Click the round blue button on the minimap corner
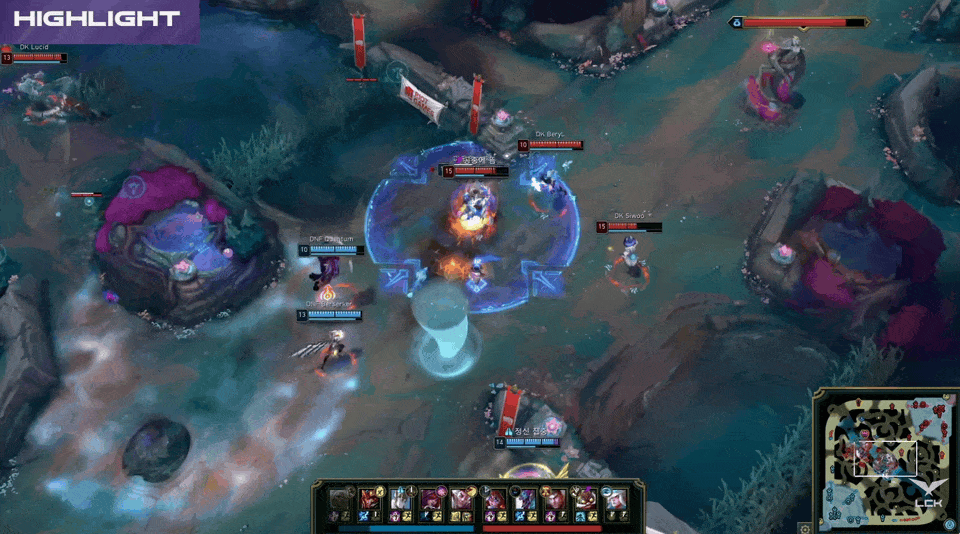Viewport: 960px width, 534px height. 949,524
